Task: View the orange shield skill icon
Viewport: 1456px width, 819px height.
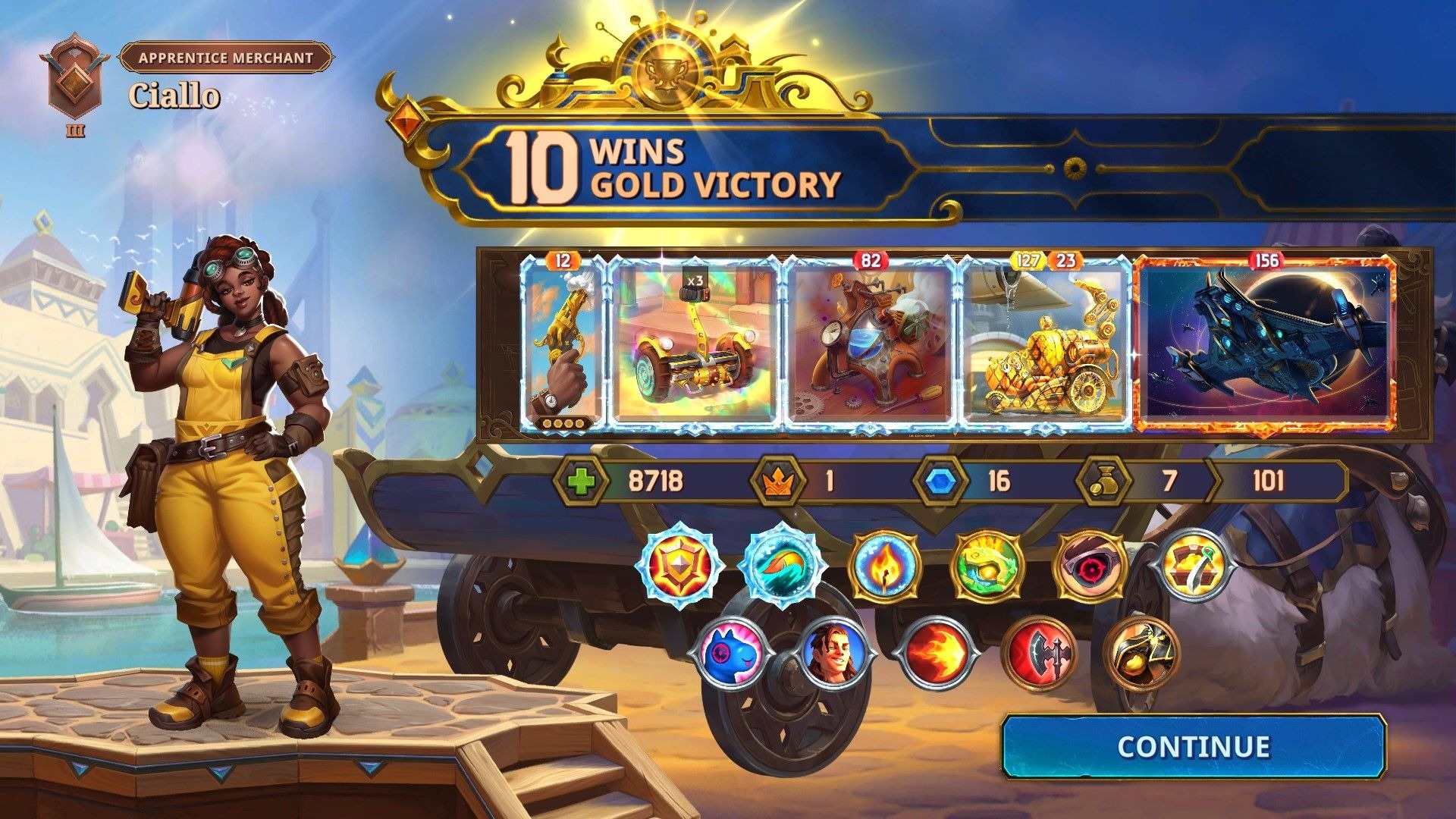Action: (679, 566)
